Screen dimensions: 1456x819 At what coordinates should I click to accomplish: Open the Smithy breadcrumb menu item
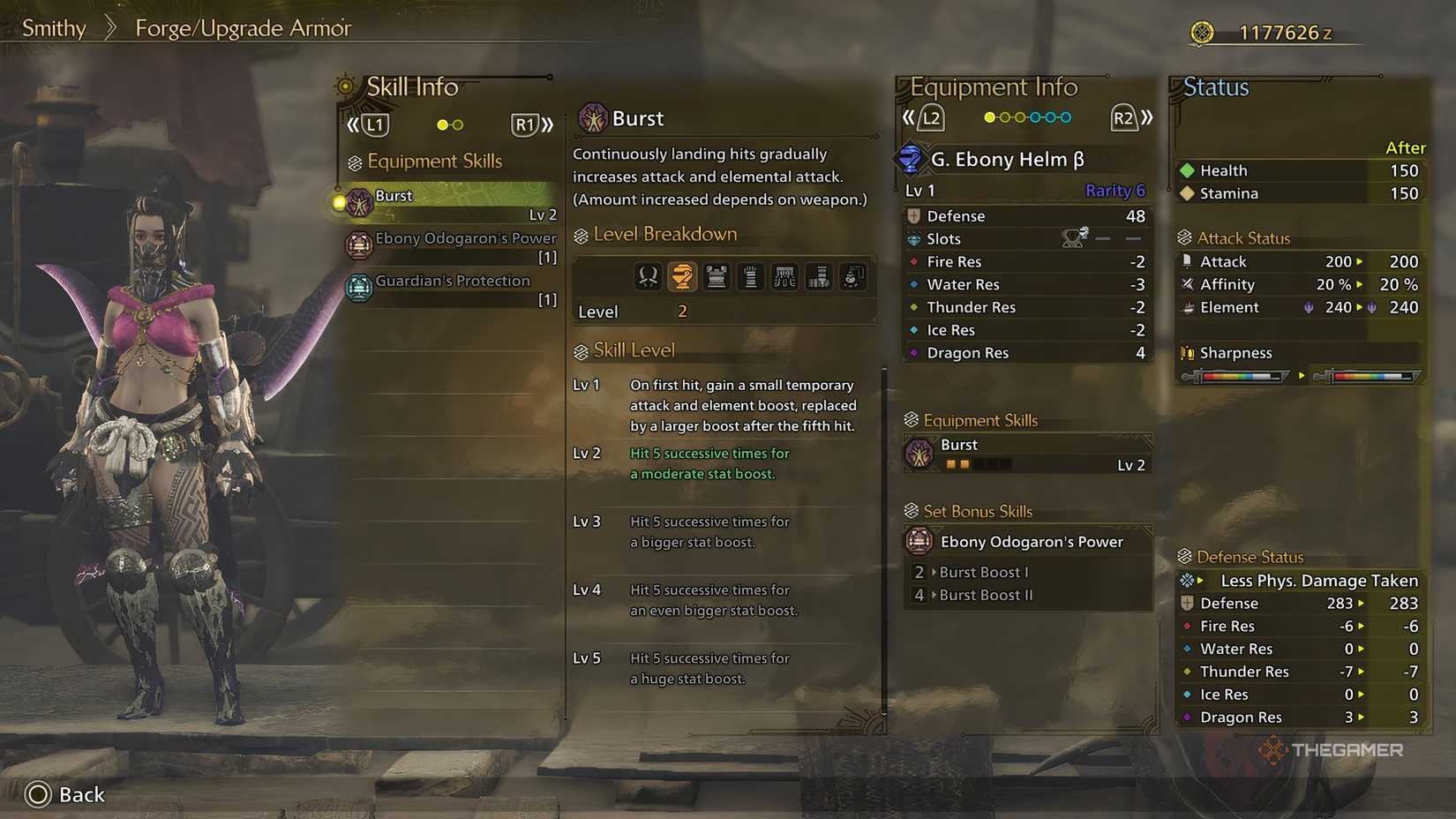[x=53, y=27]
